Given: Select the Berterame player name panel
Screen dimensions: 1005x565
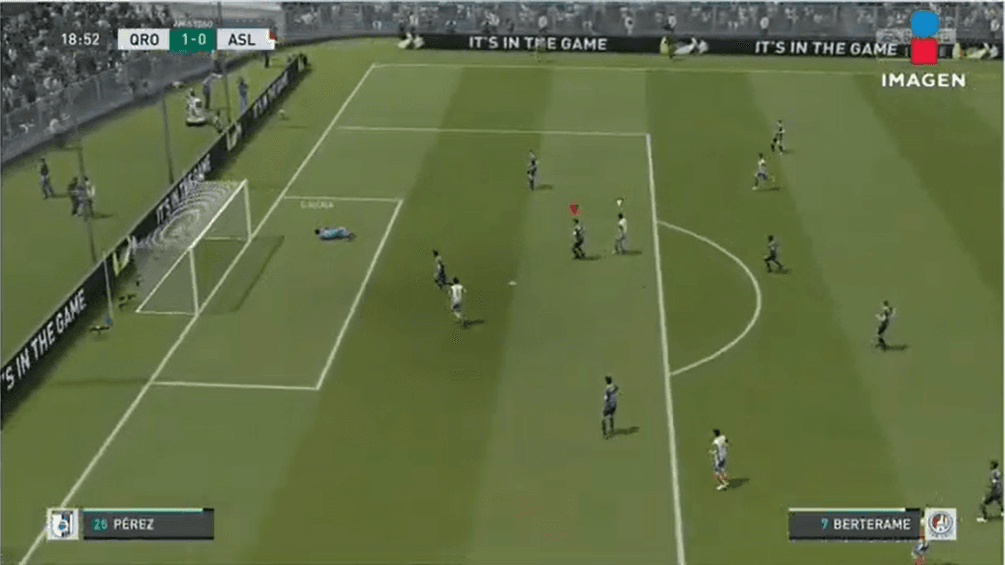Looking at the screenshot, I should [854, 524].
